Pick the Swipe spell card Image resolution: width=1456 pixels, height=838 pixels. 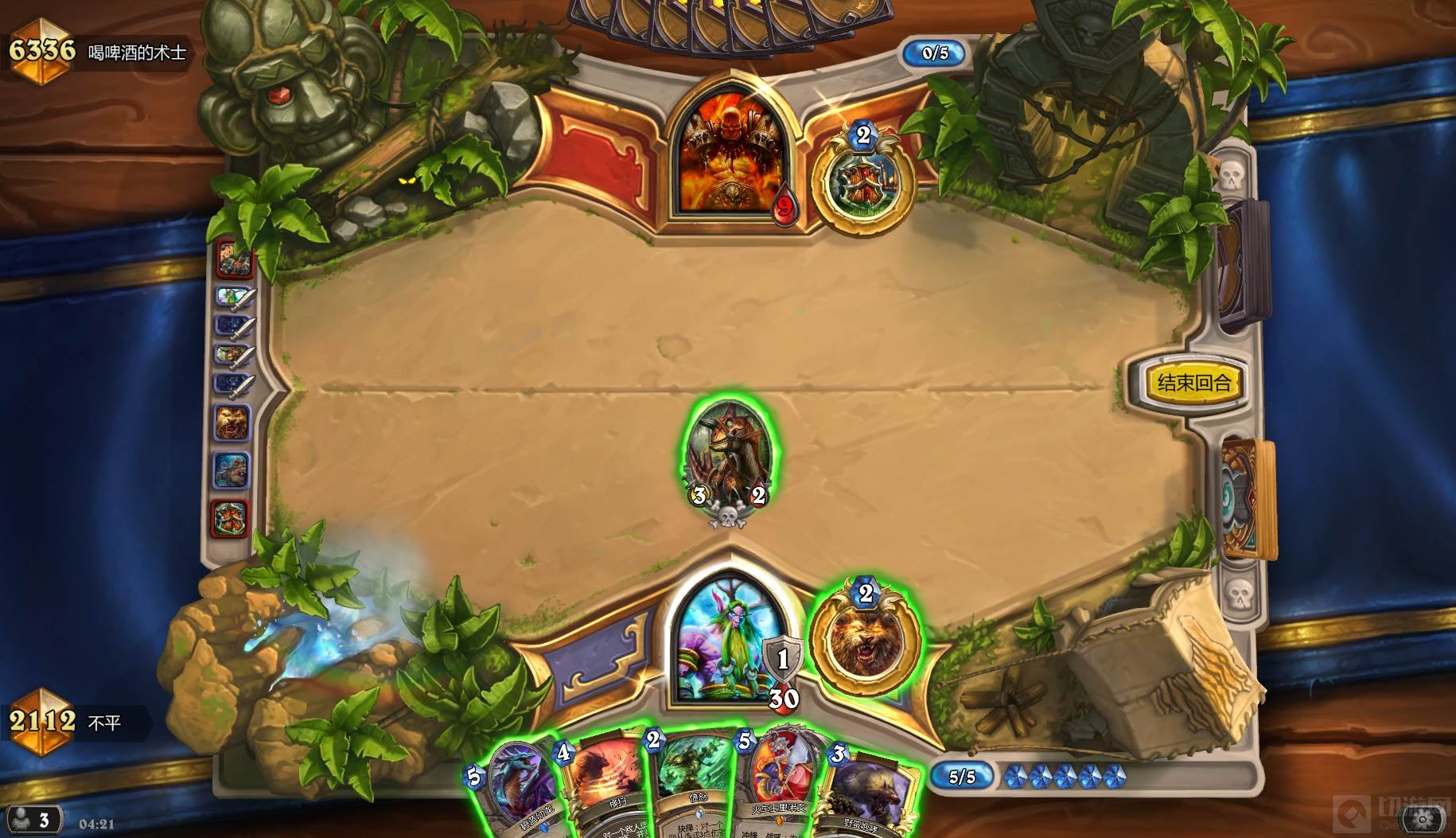click(606, 788)
